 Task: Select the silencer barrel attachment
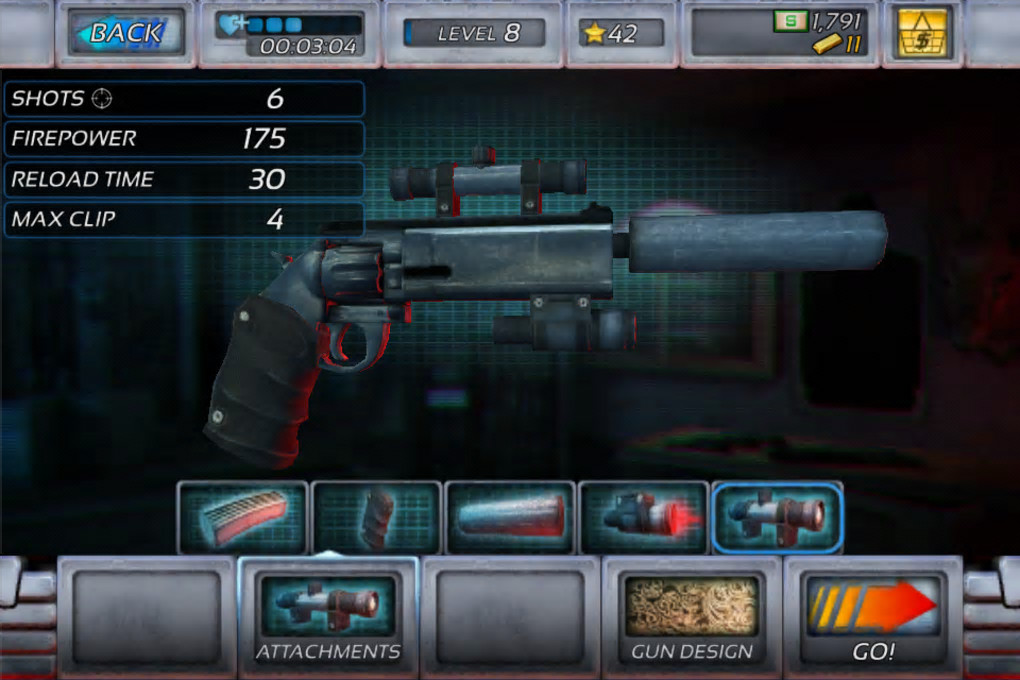510,517
